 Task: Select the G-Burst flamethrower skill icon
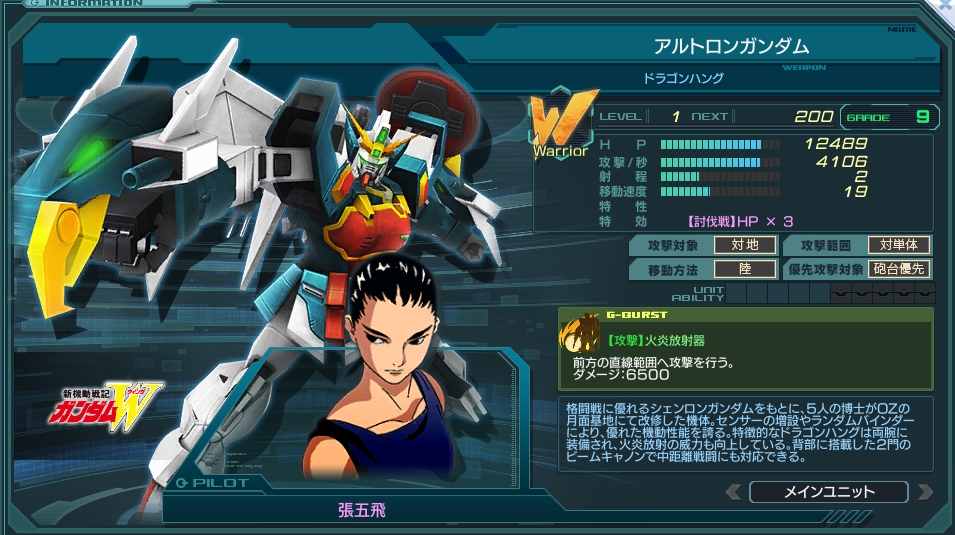pos(579,335)
